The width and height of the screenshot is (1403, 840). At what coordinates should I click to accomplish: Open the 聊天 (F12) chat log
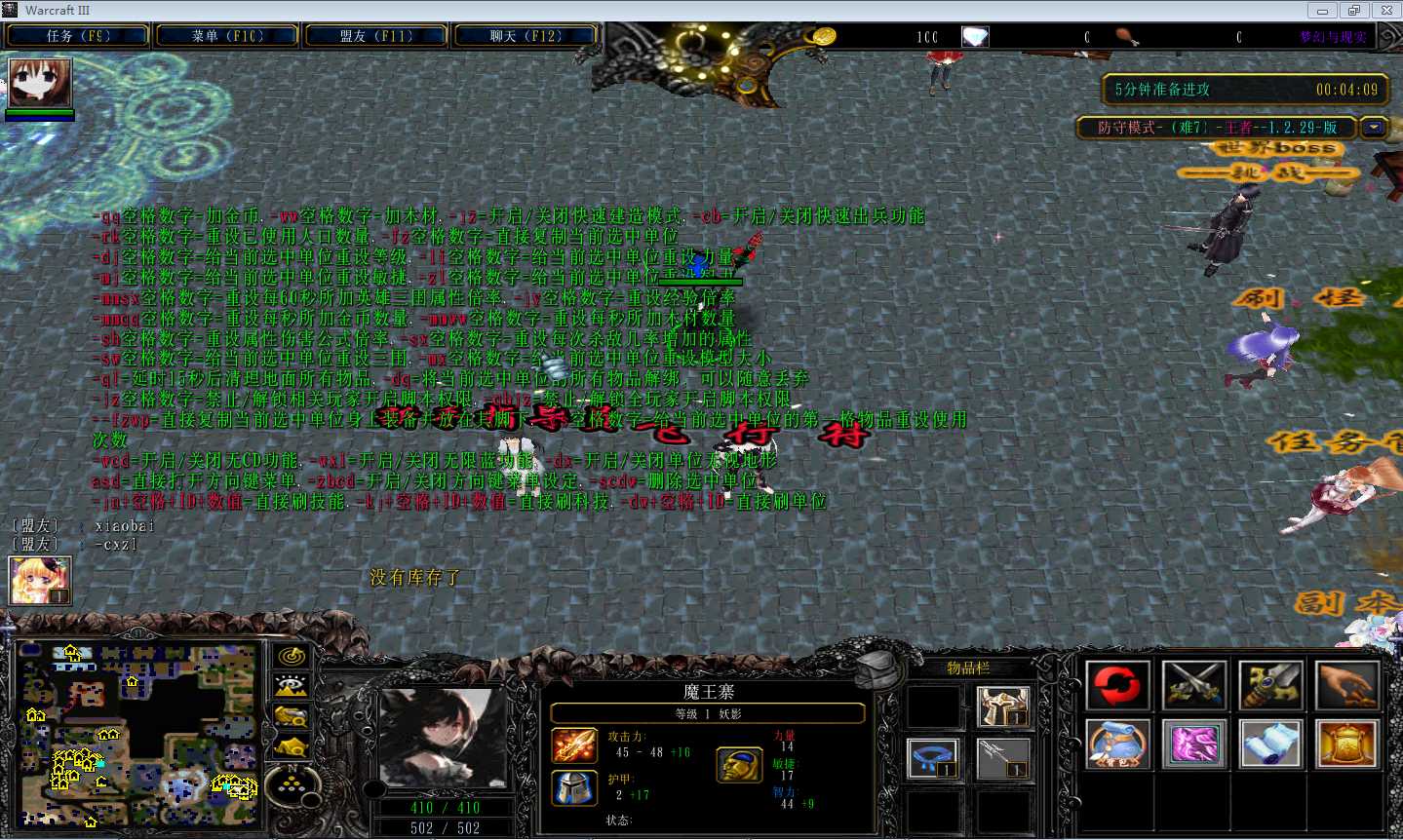(526, 36)
